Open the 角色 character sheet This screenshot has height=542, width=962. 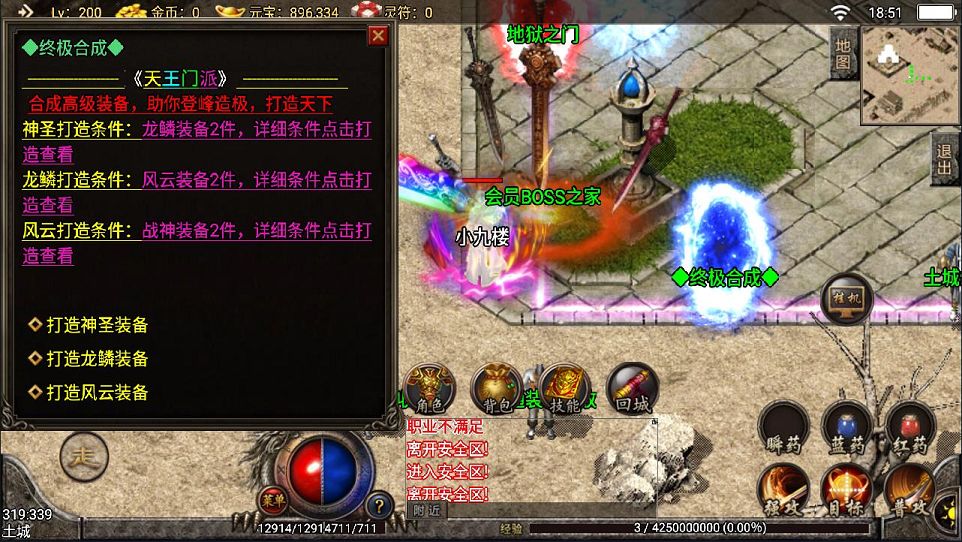point(429,389)
